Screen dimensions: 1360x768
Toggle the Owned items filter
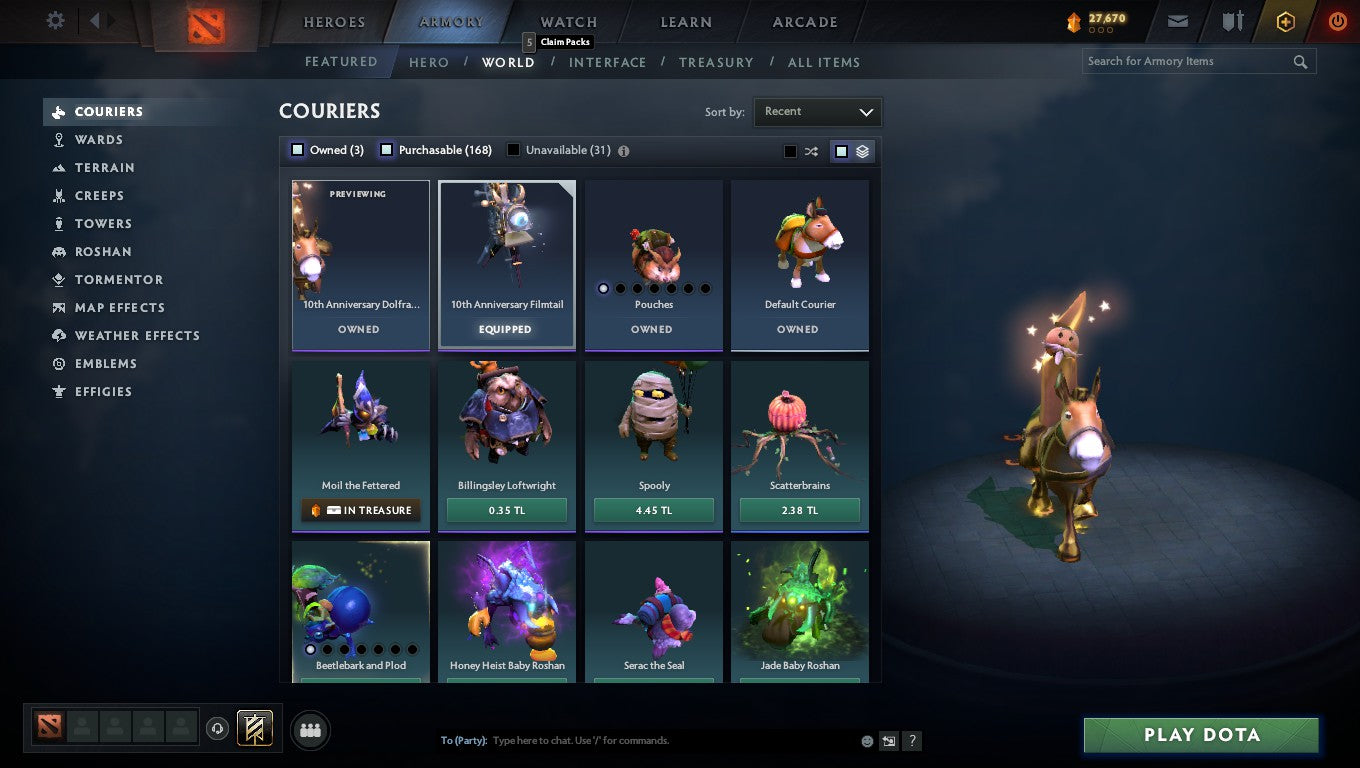[297, 149]
